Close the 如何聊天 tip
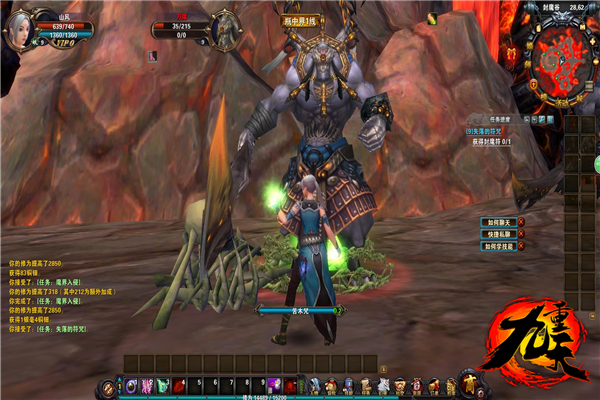Screen dimensions: 600x400 click(521, 222)
